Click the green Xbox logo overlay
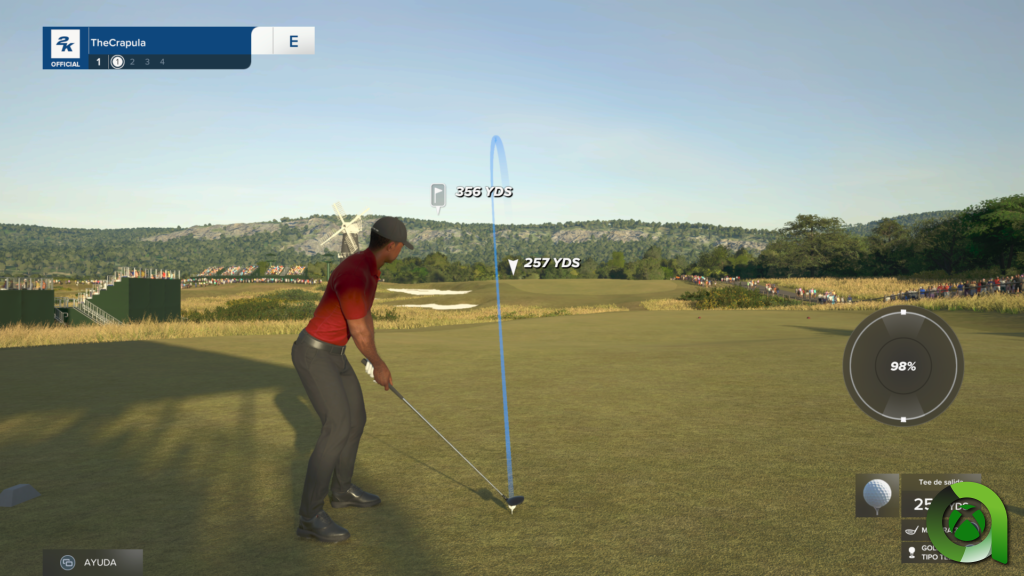This screenshot has width=1024, height=576. (966, 521)
